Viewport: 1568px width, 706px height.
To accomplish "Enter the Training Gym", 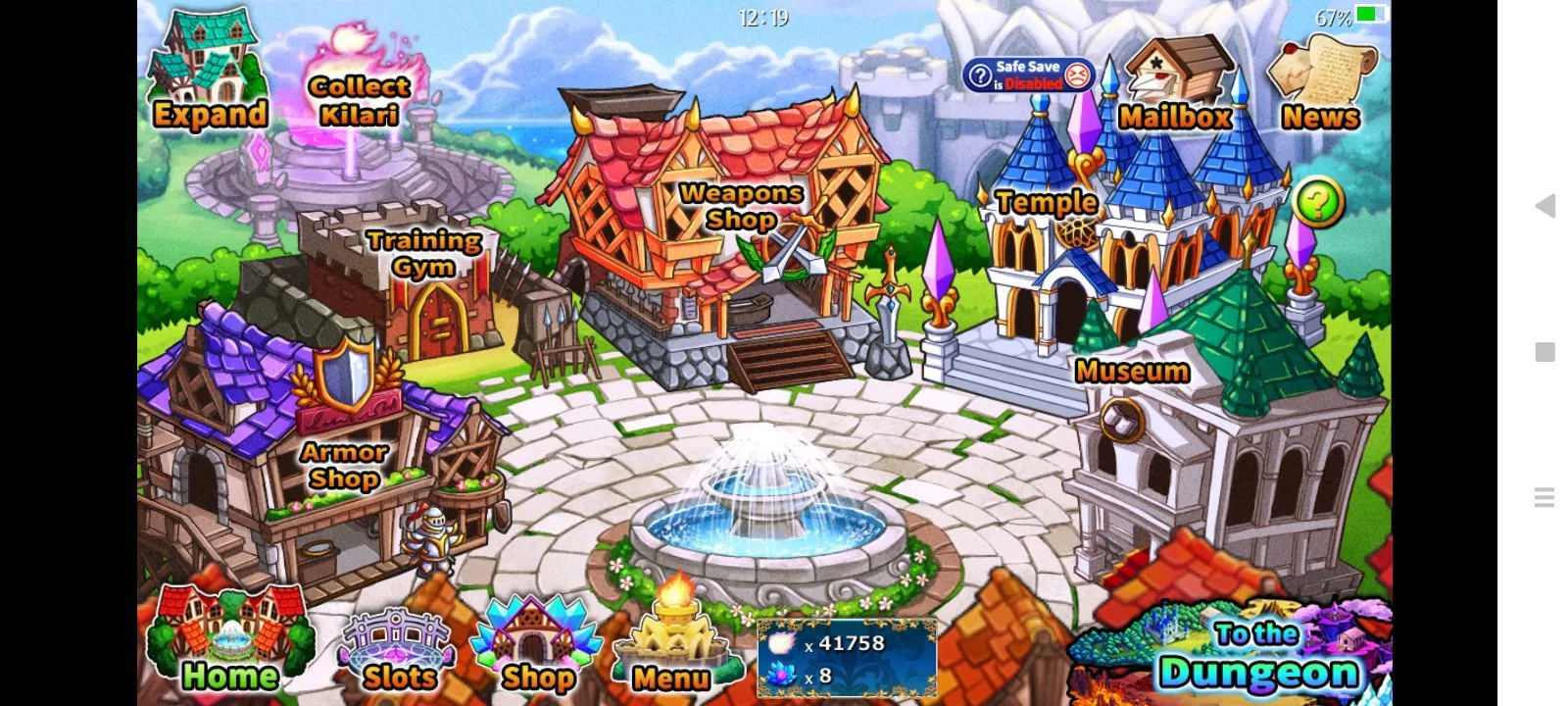I will click(423, 257).
